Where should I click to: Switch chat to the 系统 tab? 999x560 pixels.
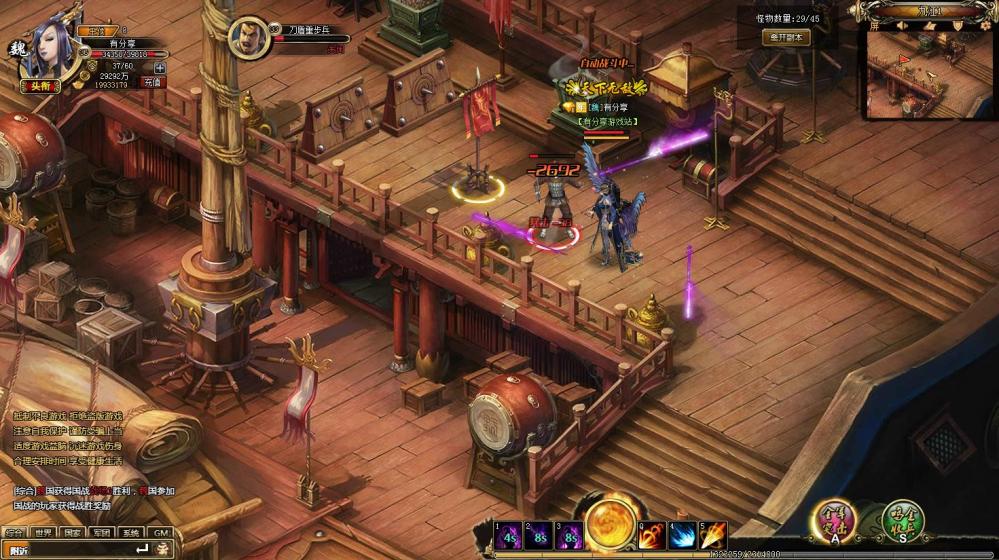click(x=131, y=533)
